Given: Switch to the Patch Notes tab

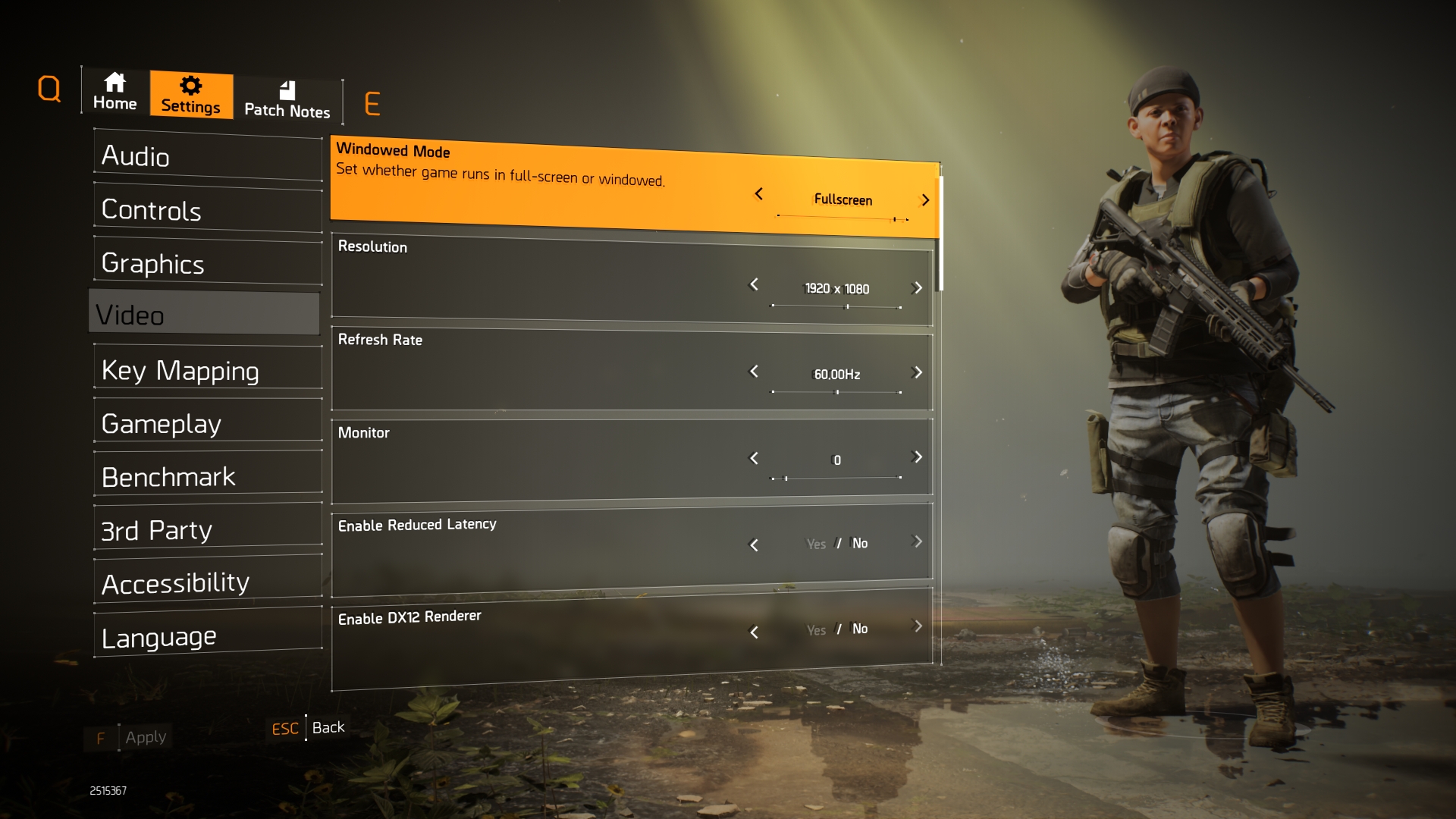Looking at the screenshot, I should 287,101.
